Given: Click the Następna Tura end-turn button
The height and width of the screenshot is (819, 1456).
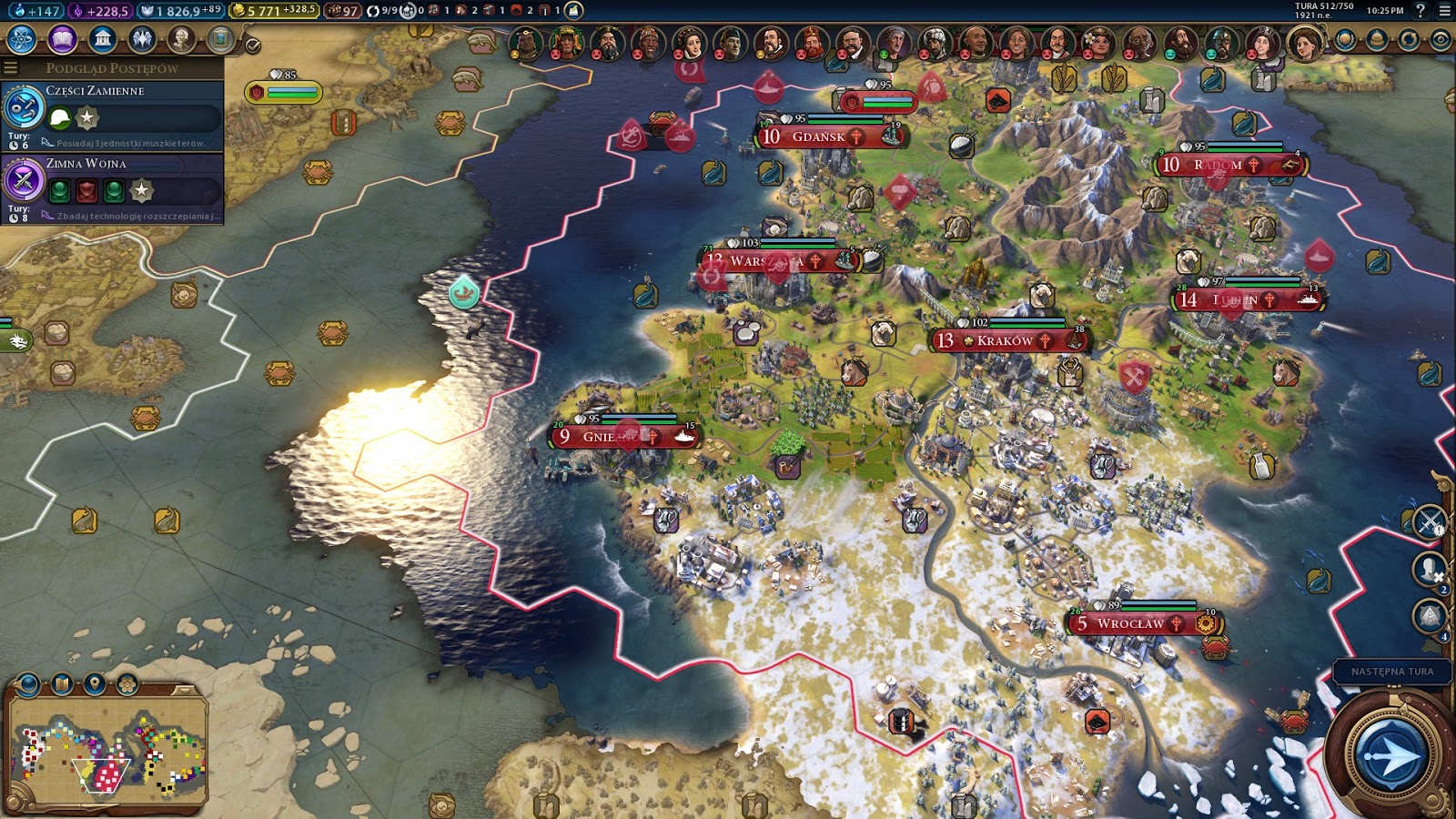Looking at the screenshot, I should [x=1390, y=754].
